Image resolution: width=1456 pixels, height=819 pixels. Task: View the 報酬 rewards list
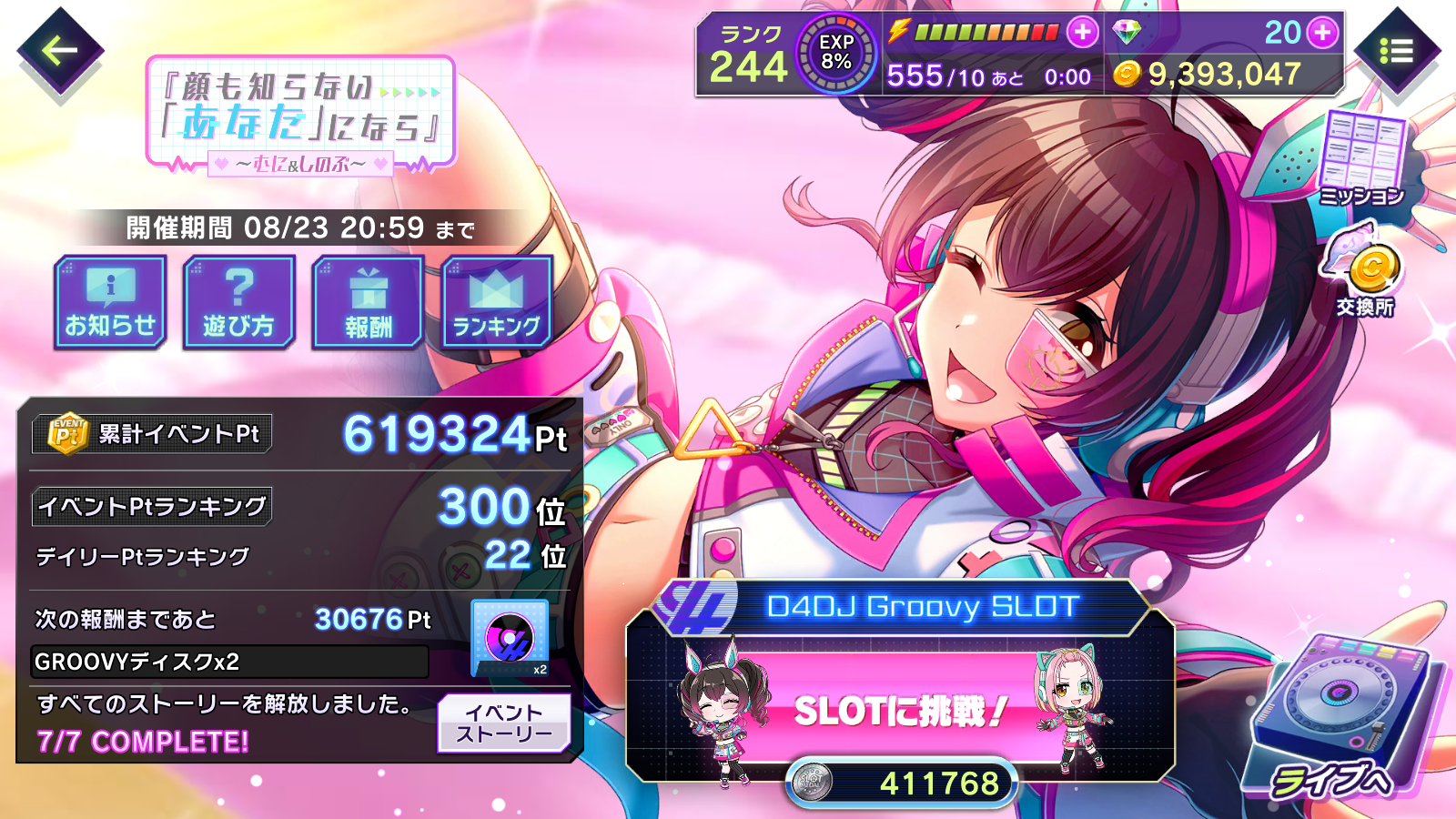click(369, 303)
